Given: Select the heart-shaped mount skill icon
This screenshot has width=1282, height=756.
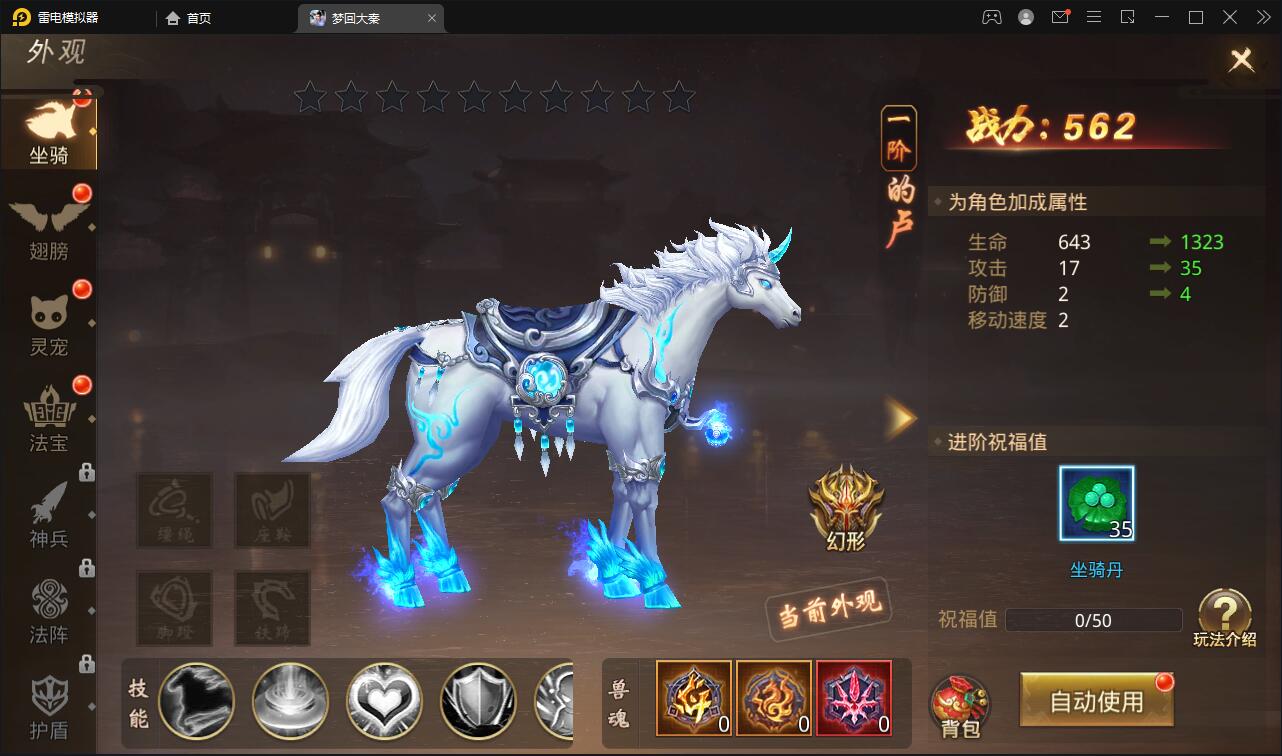Looking at the screenshot, I should pyautogui.click(x=384, y=701).
